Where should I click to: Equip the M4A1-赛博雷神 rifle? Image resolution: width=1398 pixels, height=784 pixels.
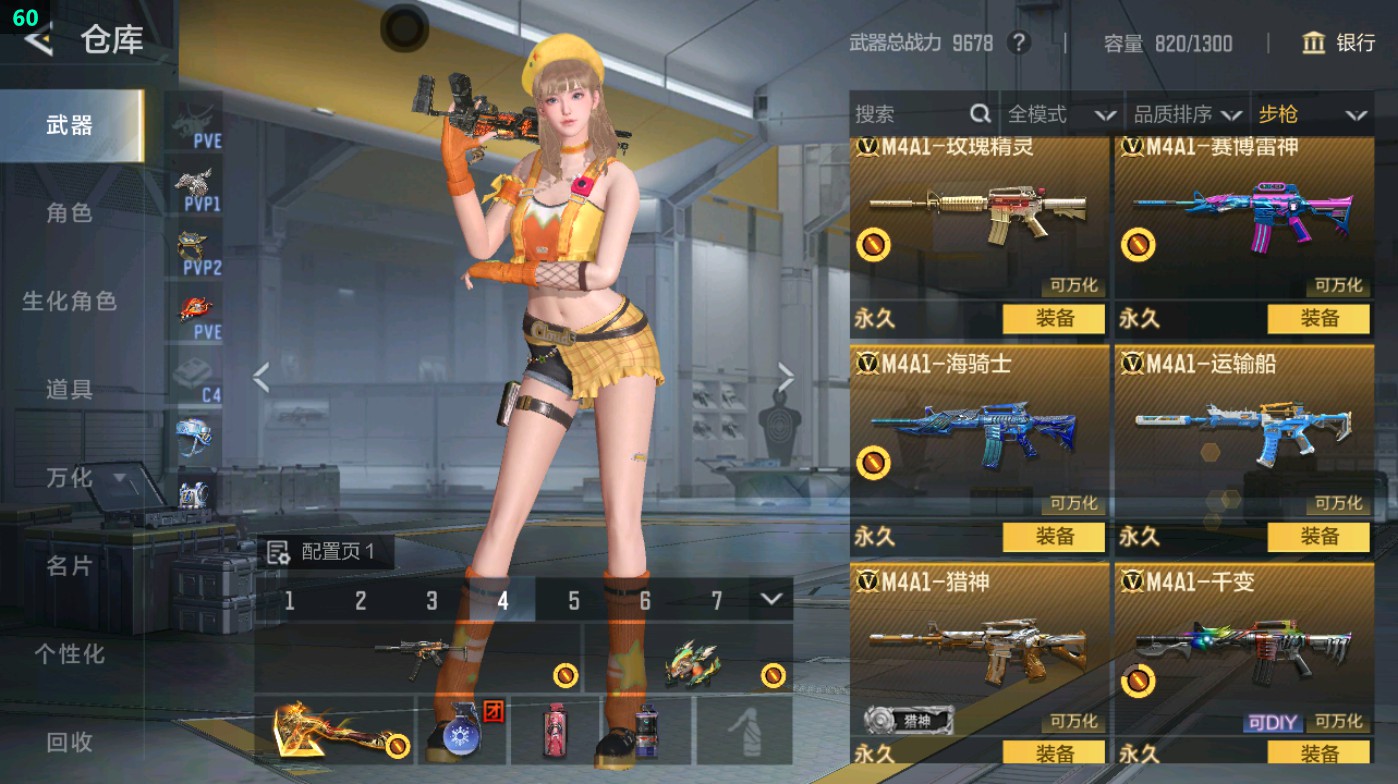(x=1318, y=319)
